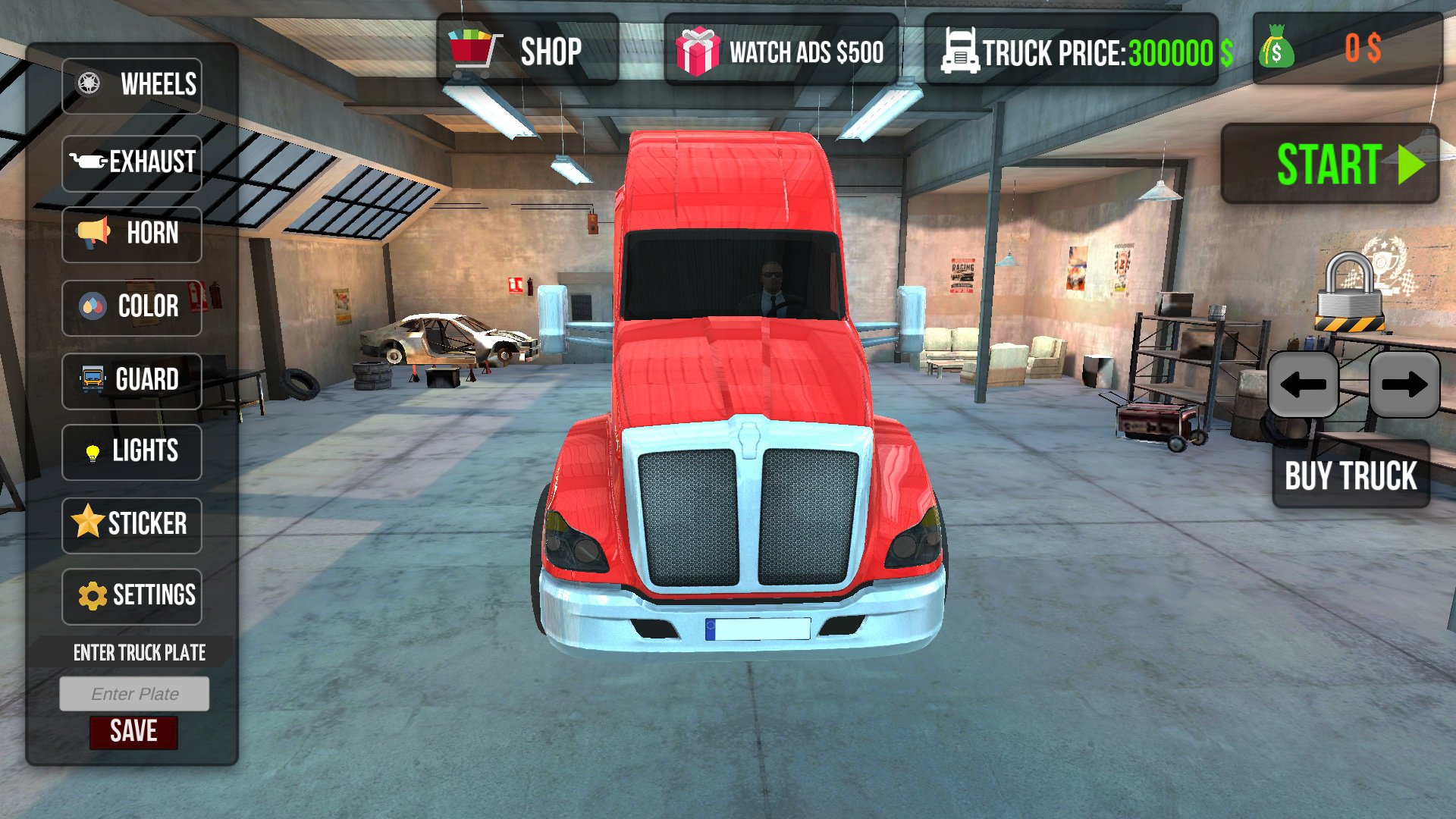This screenshot has height=819, width=1456.
Task: Toggle the Color customization option
Action: click(x=89, y=306)
